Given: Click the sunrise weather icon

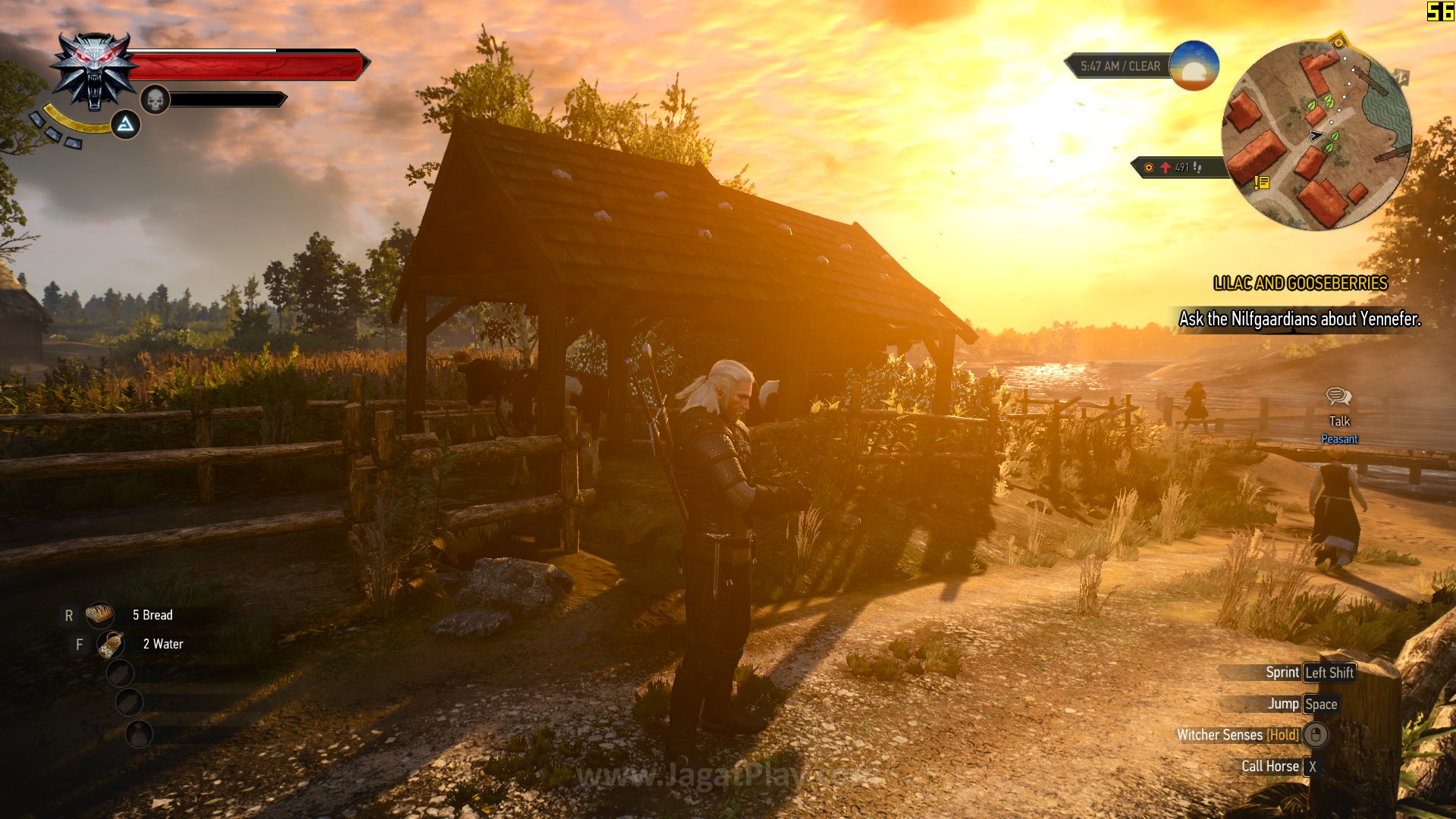Looking at the screenshot, I should [1194, 66].
